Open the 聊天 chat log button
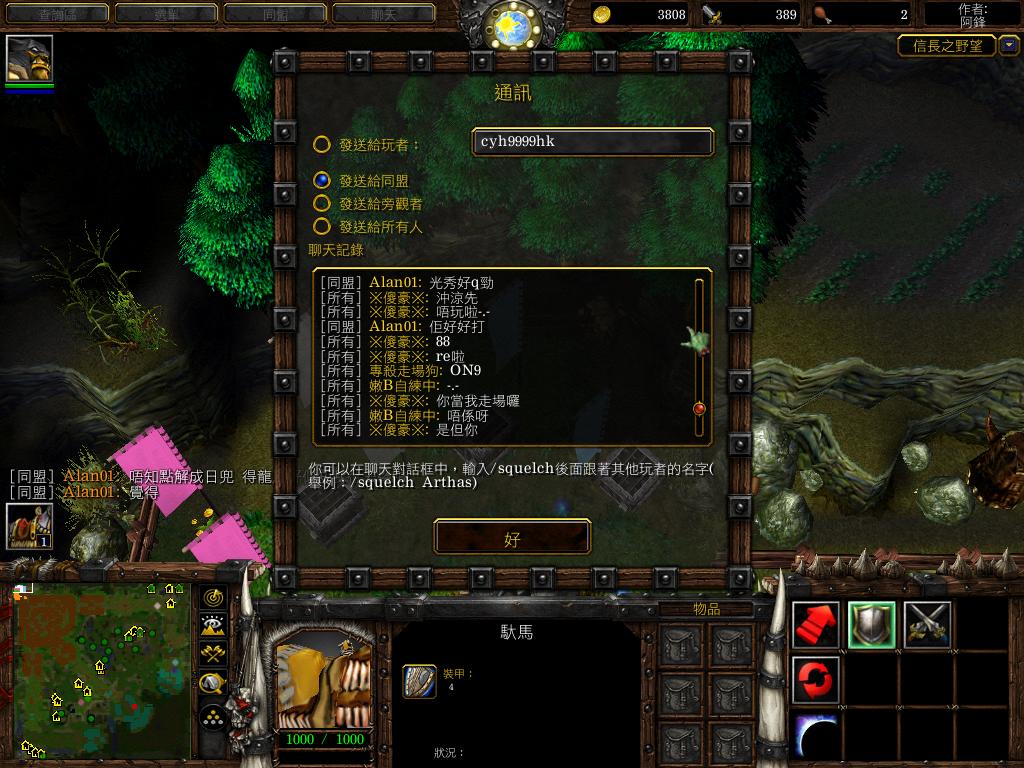The width and height of the screenshot is (1024, 768). pos(383,14)
